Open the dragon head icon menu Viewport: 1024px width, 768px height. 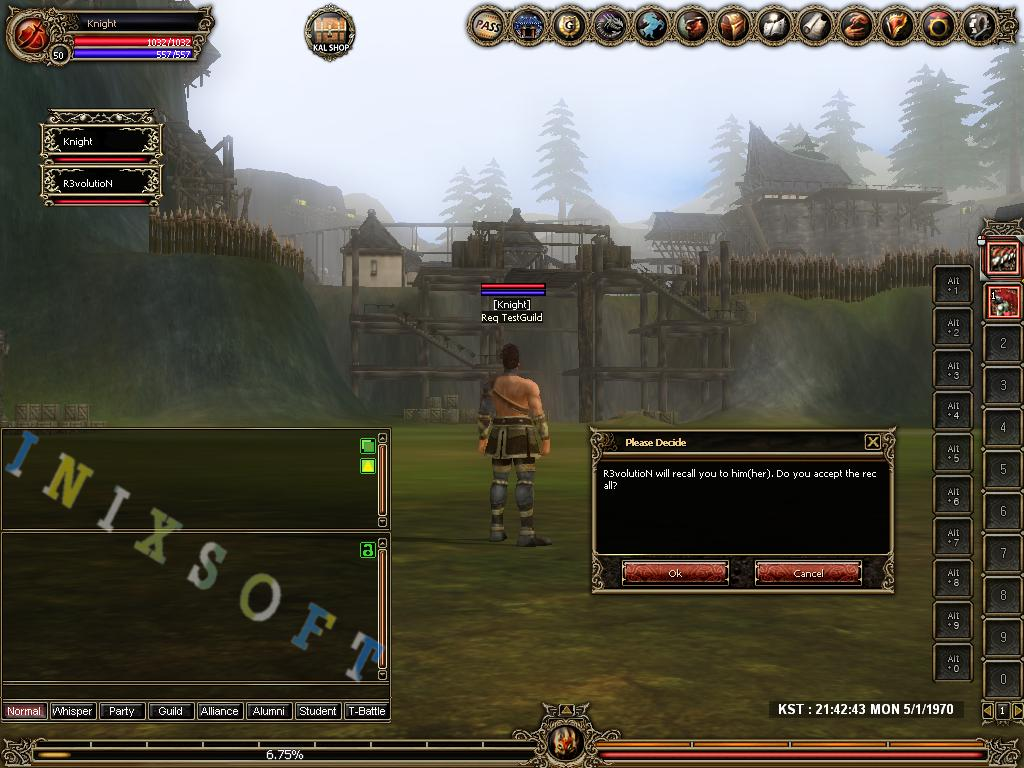tap(611, 25)
